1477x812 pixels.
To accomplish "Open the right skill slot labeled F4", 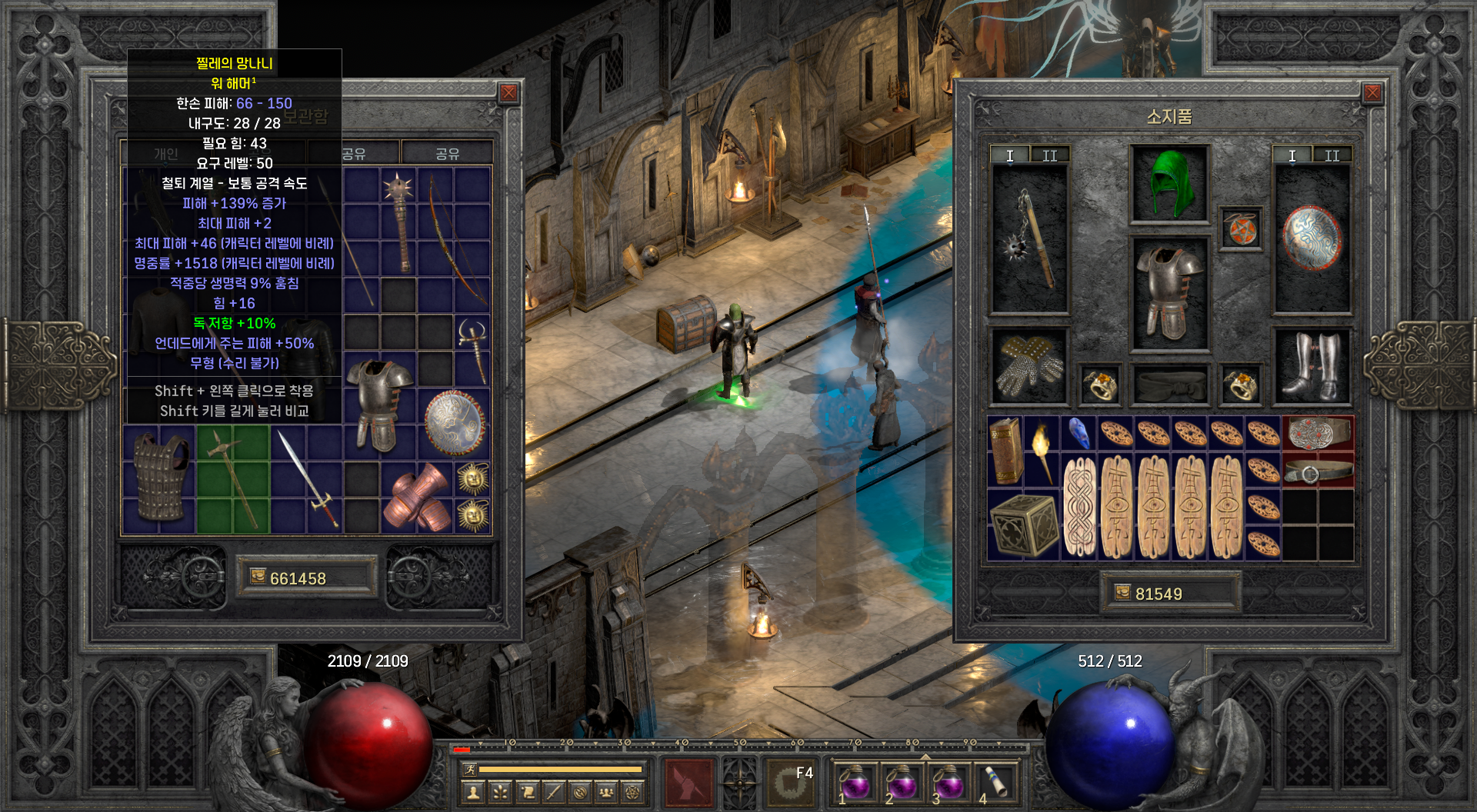I will click(790, 783).
